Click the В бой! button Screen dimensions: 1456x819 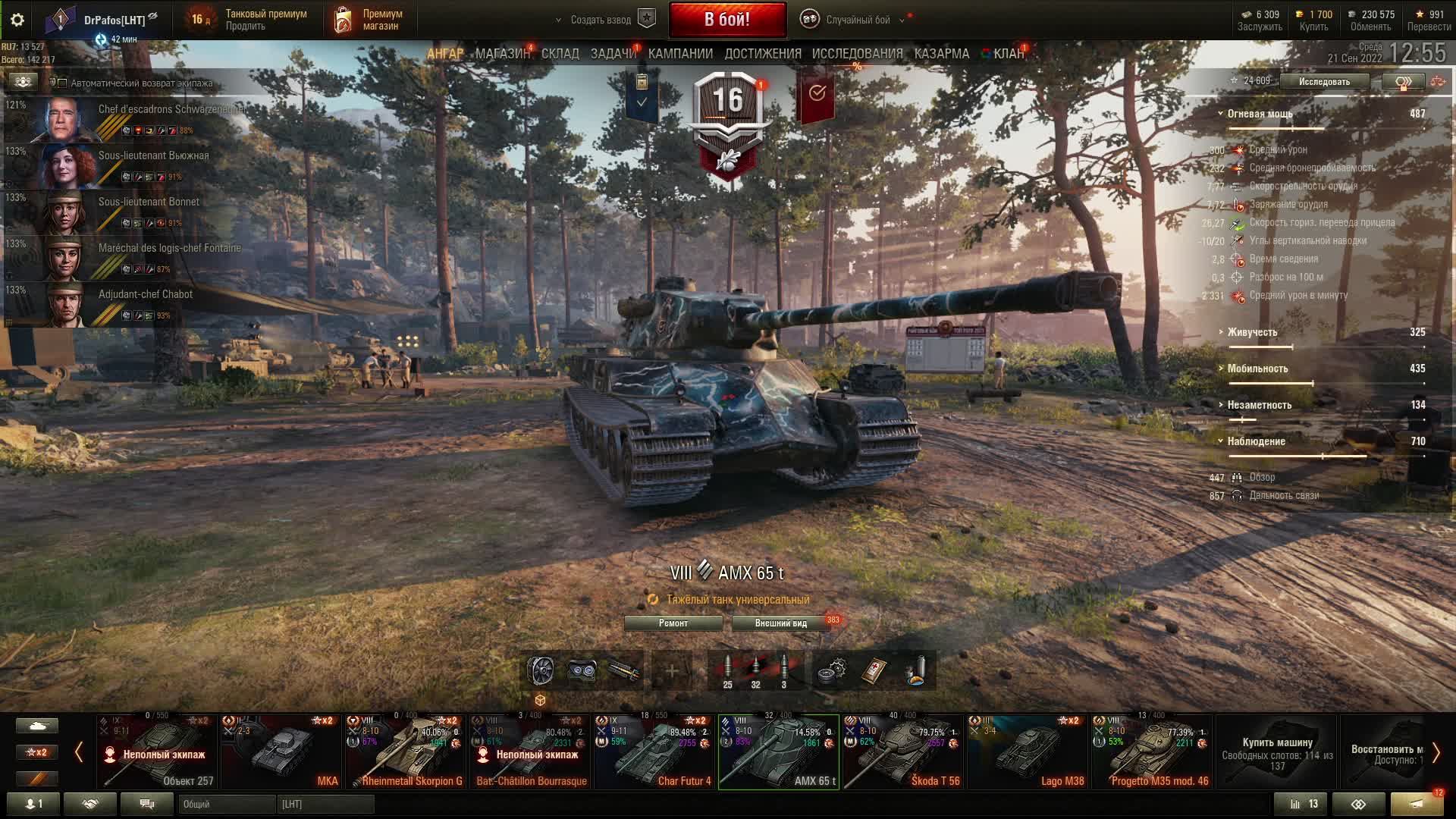click(x=726, y=20)
